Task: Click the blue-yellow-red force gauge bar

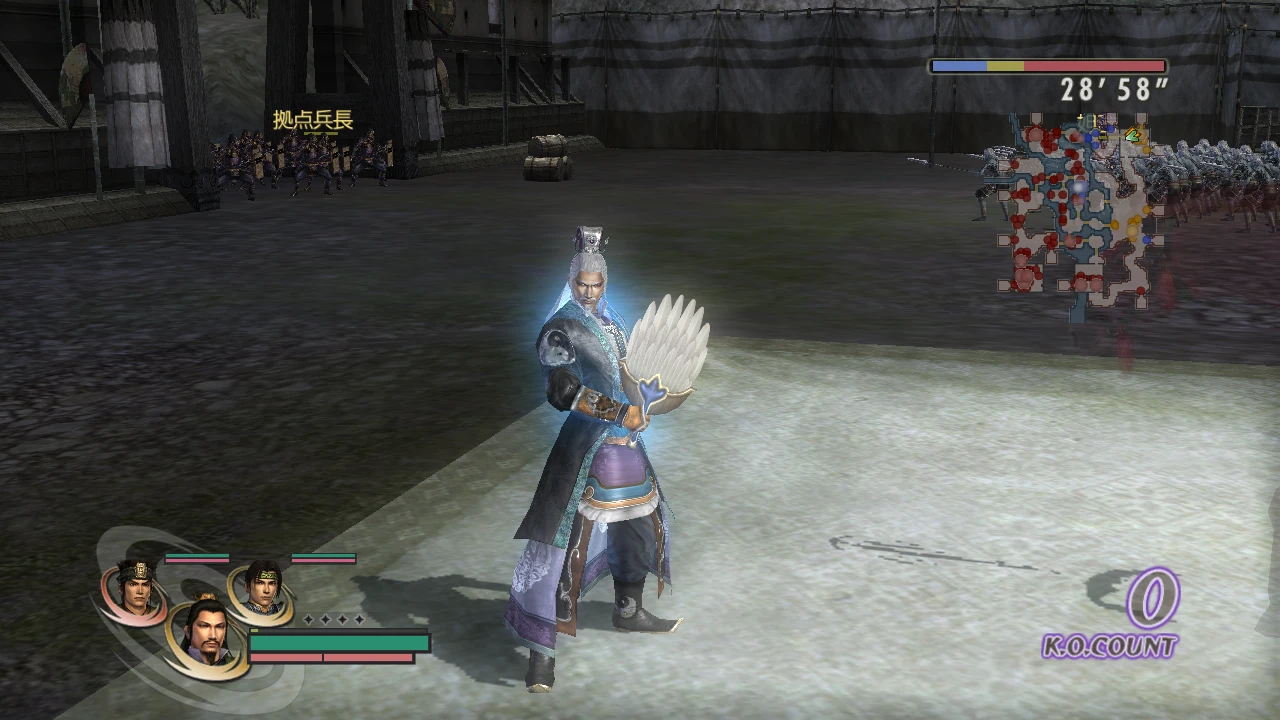Action: pyautogui.click(x=1050, y=65)
